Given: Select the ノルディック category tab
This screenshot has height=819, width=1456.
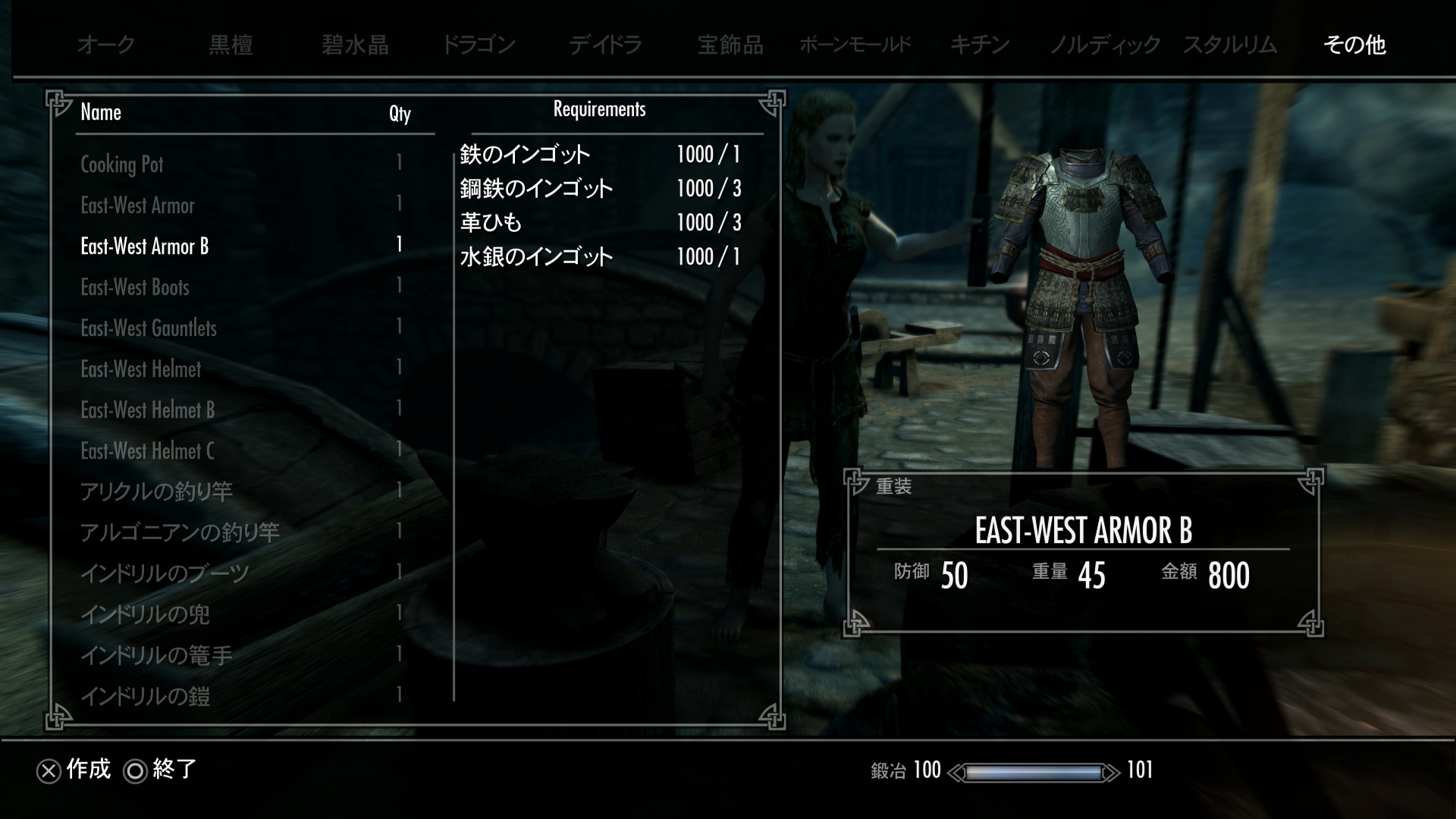Looking at the screenshot, I should (x=1105, y=45).
